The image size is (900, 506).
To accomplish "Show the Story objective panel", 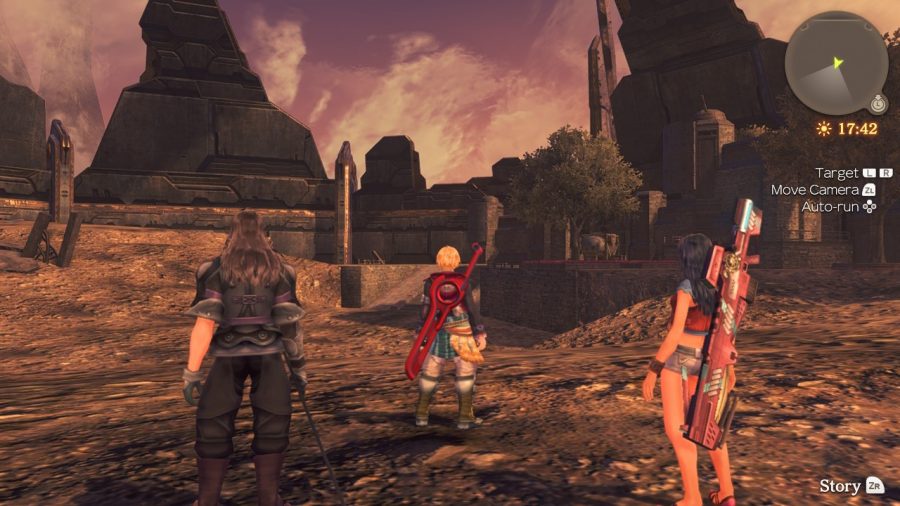I will tap(851, 486).
